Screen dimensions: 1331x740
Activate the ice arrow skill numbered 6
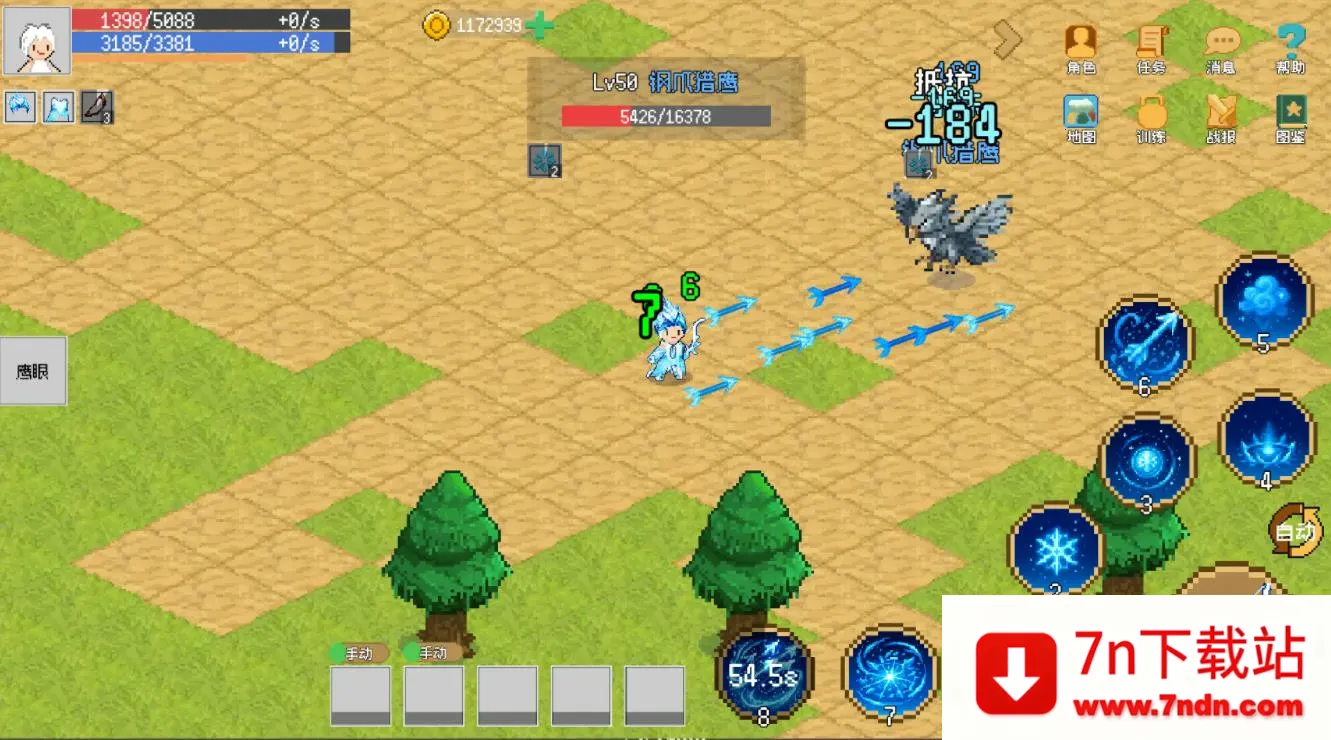pos(1145,343)
